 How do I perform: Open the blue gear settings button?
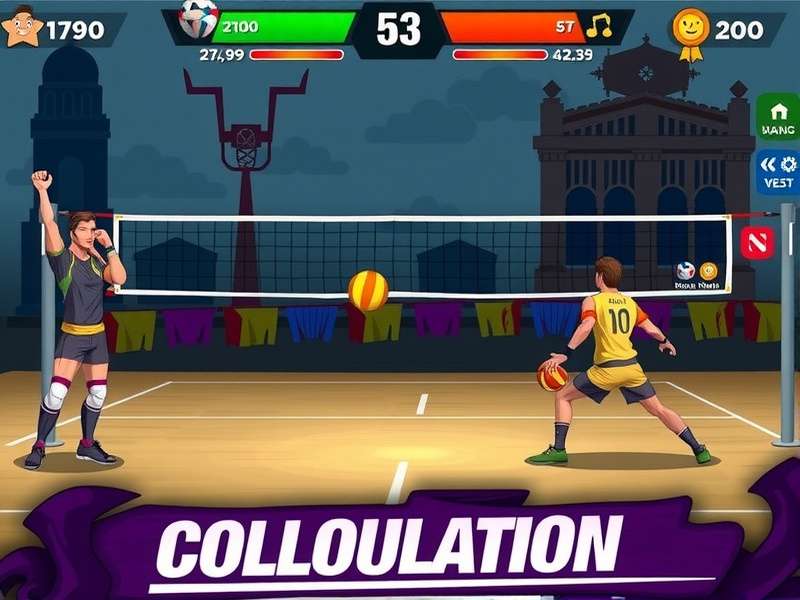777,172
